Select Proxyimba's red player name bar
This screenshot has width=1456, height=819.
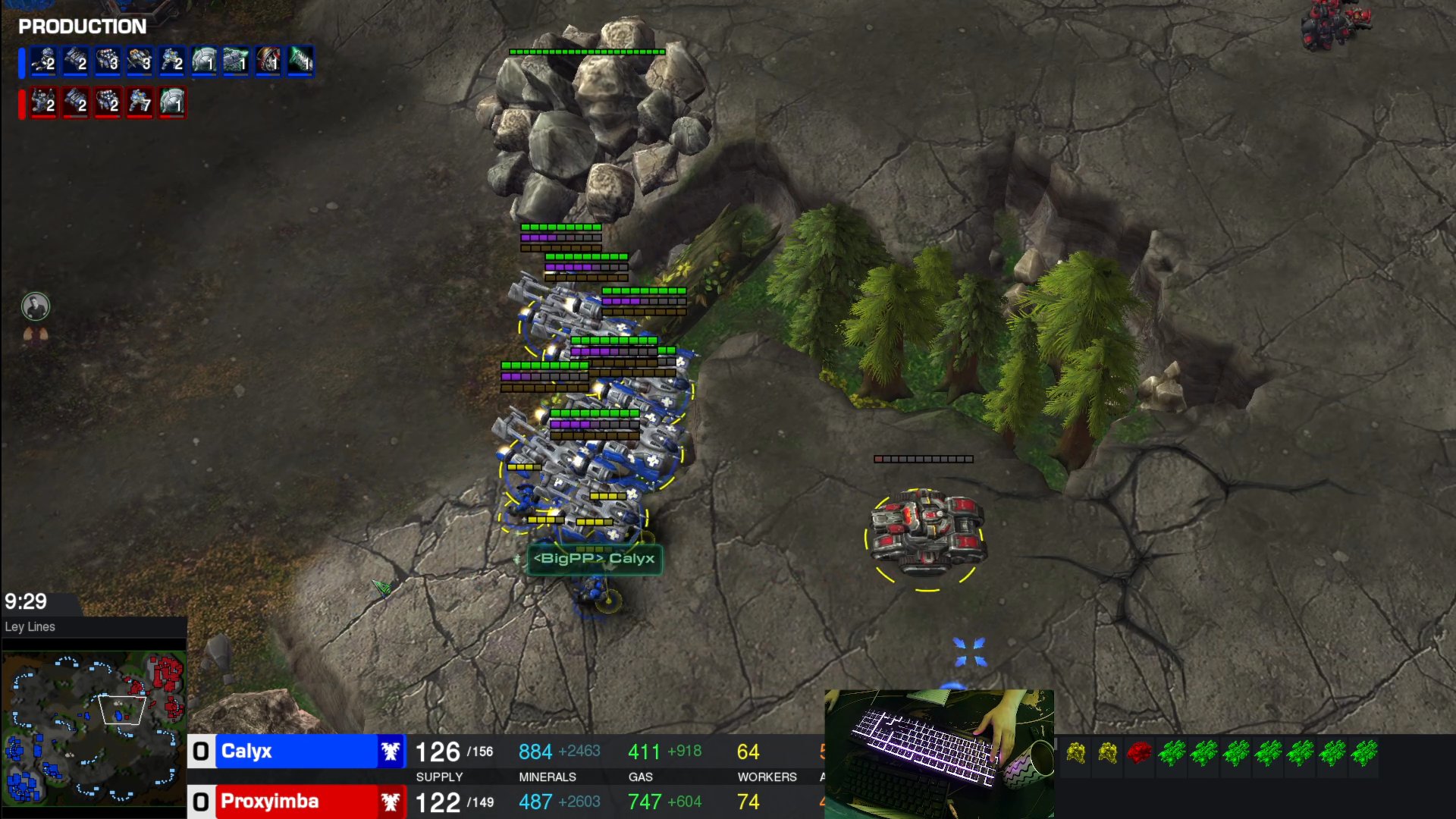(296, 802)
